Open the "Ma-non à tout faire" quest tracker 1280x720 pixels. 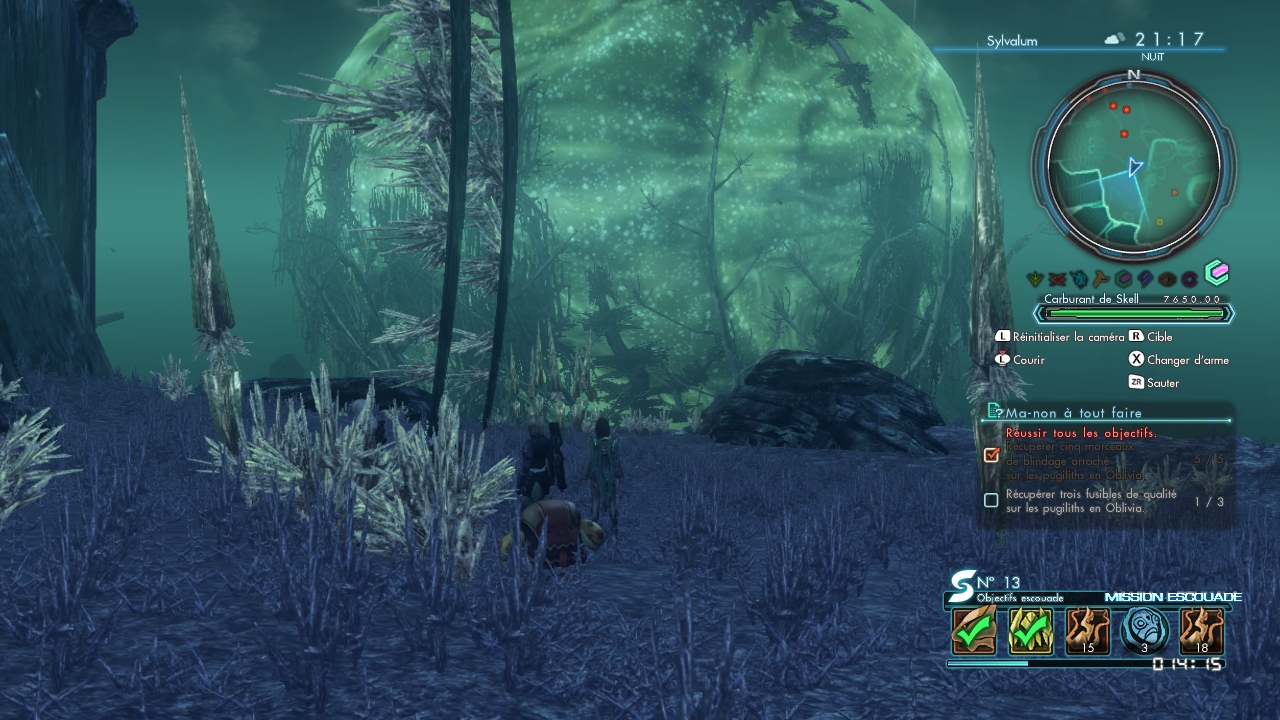pyautogui.click(x=1073, y=412)
